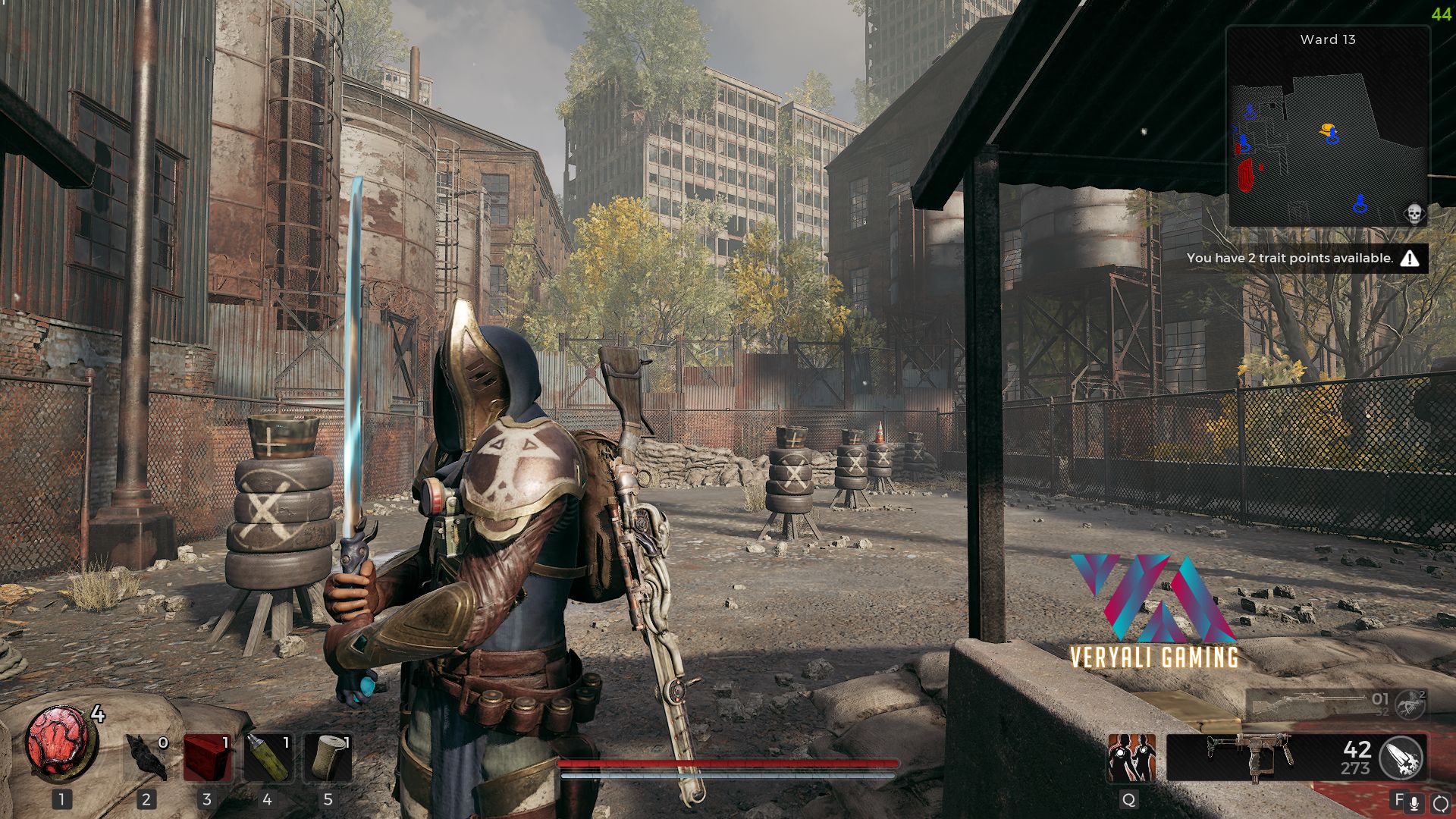Toggle the microphone voice chat icon

click(1414, 802)
